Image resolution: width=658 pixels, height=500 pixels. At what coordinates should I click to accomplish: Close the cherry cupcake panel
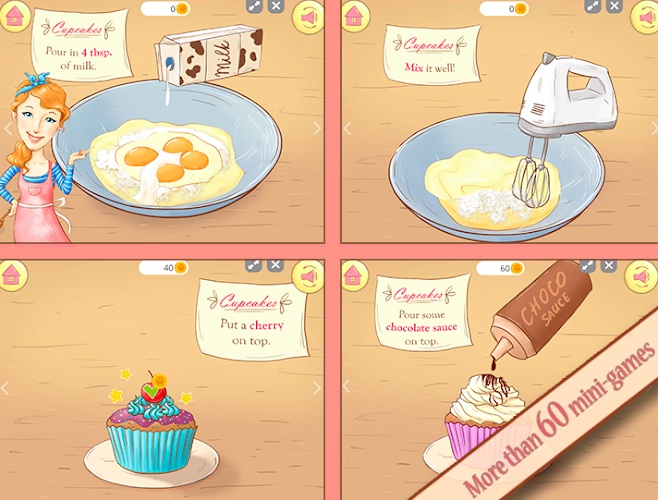276,266
